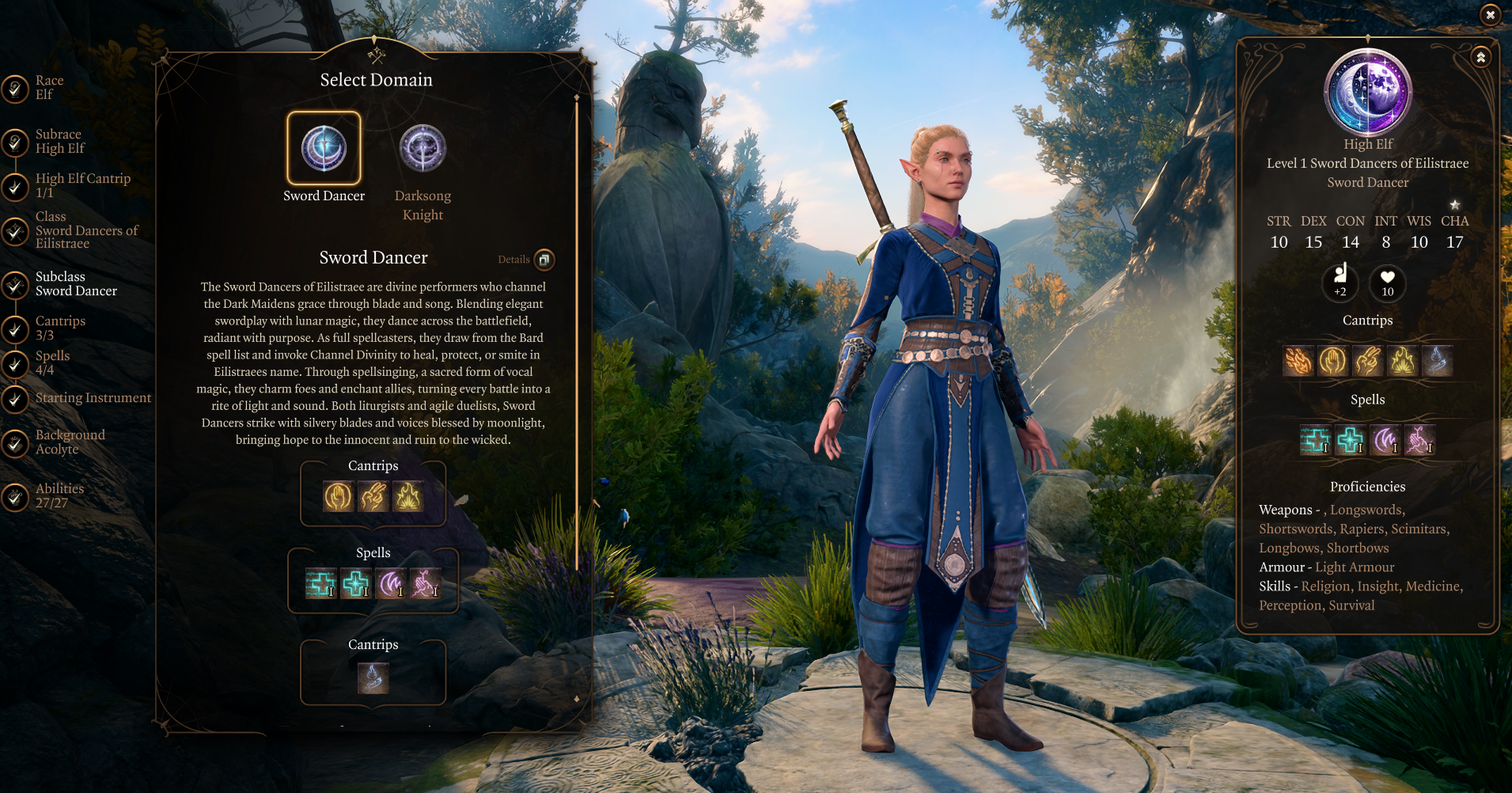Open the Sword Dancer Details button
The width and height of the screenshot is (1512, 793).
point(544,260)
